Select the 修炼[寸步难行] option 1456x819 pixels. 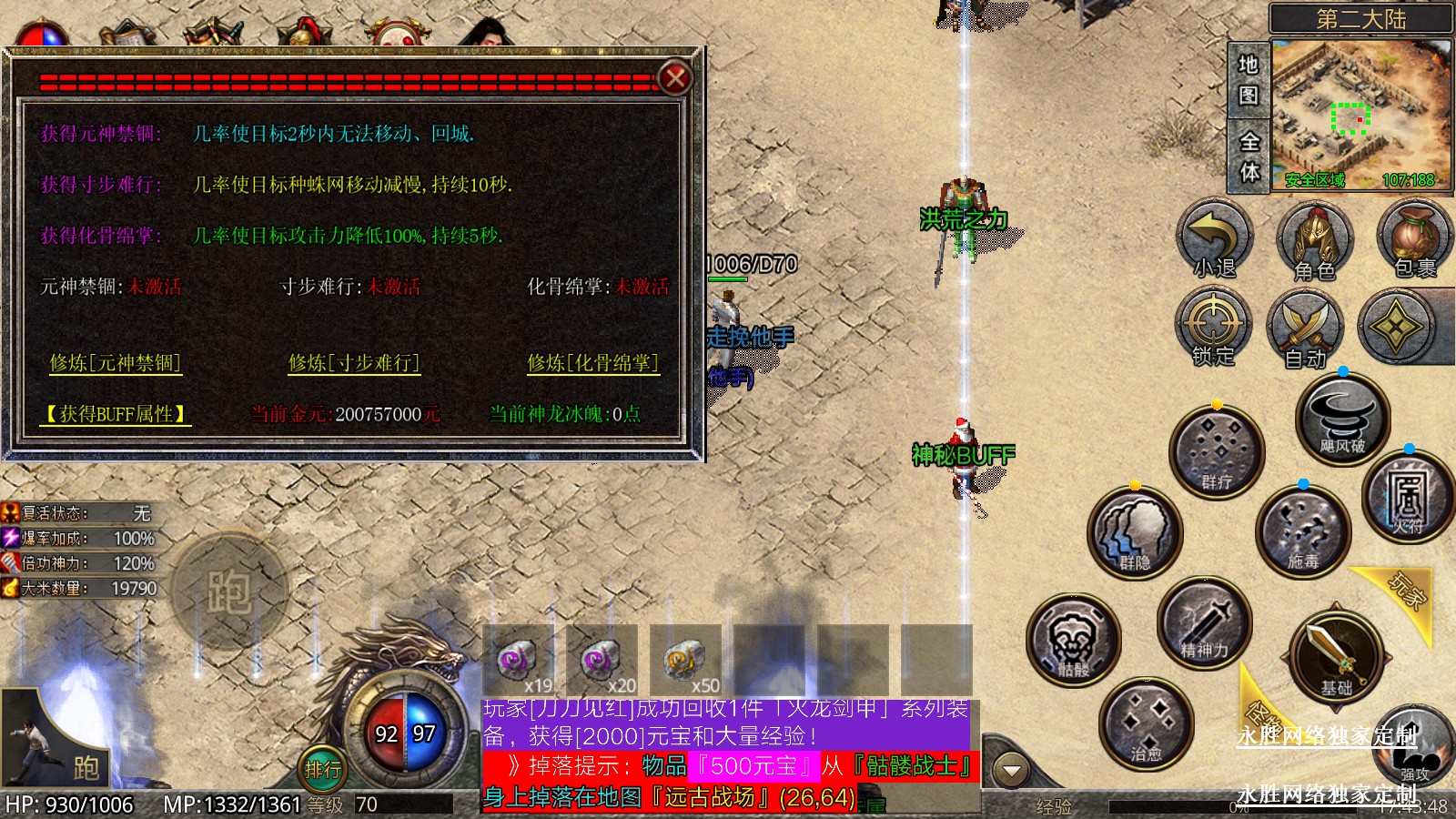[354, 363]
